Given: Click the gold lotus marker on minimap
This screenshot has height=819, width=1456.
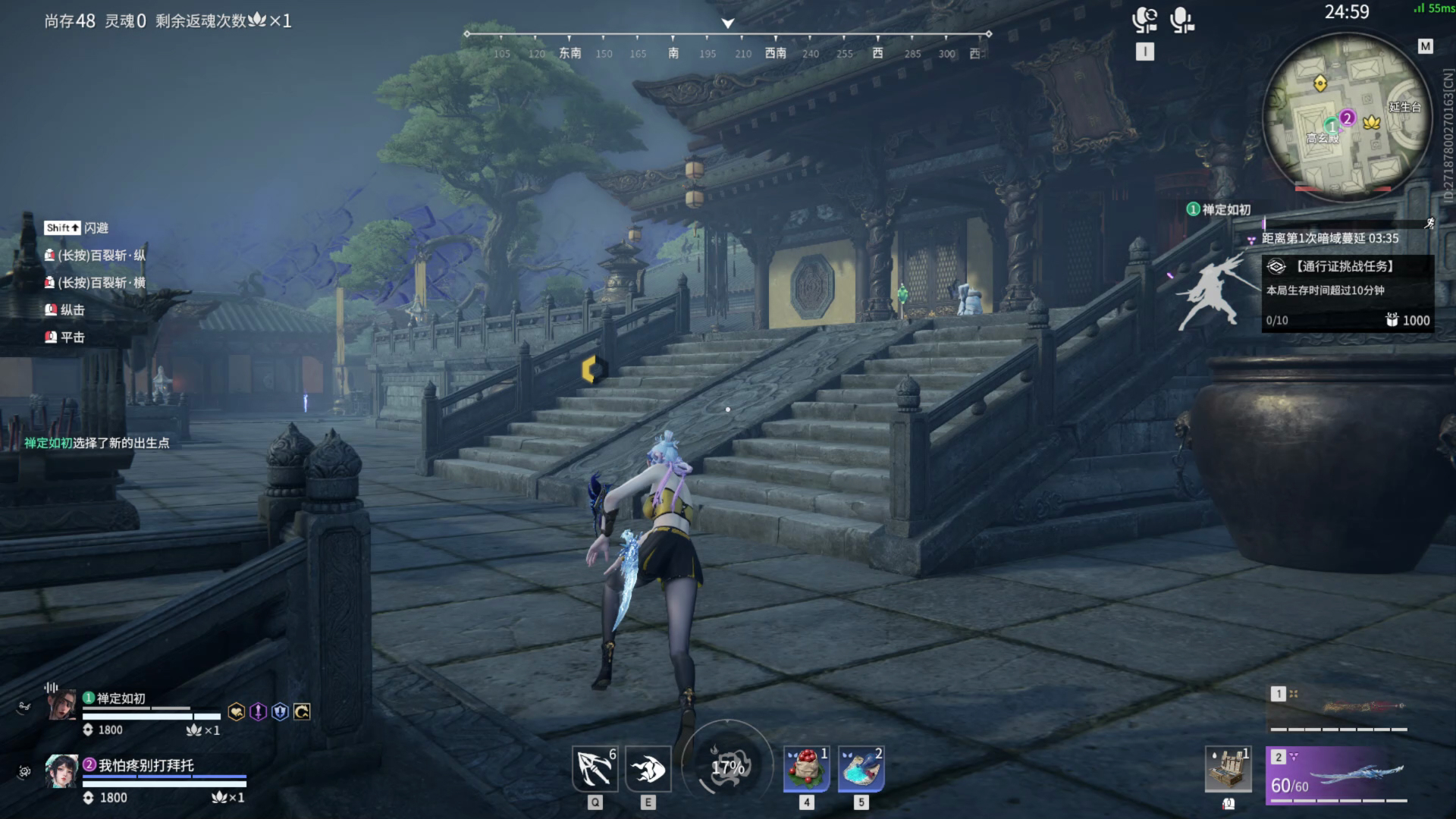Looking at the screenshot, I should pos(1371,121).
